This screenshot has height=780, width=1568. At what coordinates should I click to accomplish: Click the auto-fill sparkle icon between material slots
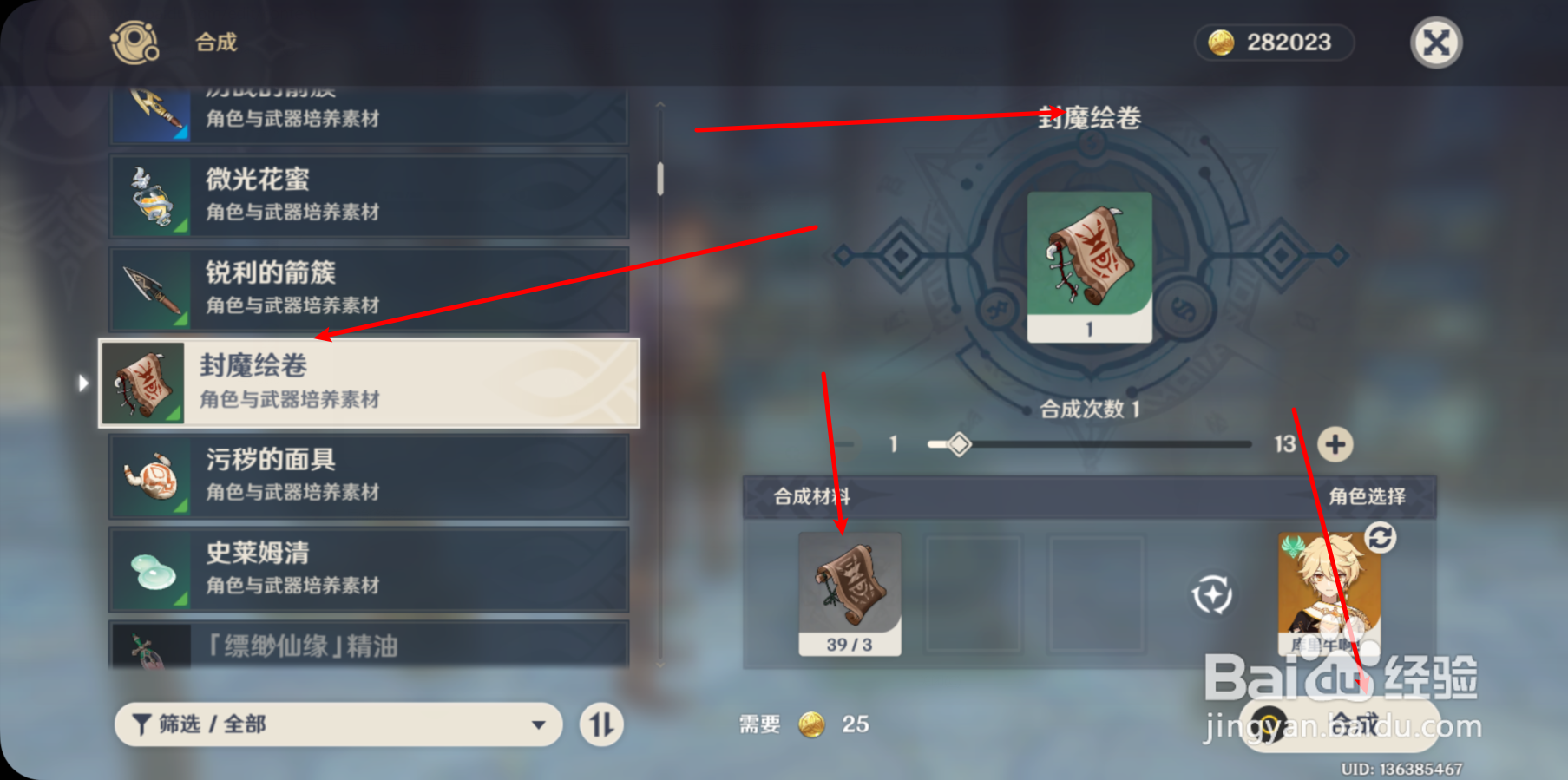(1214, 596)
